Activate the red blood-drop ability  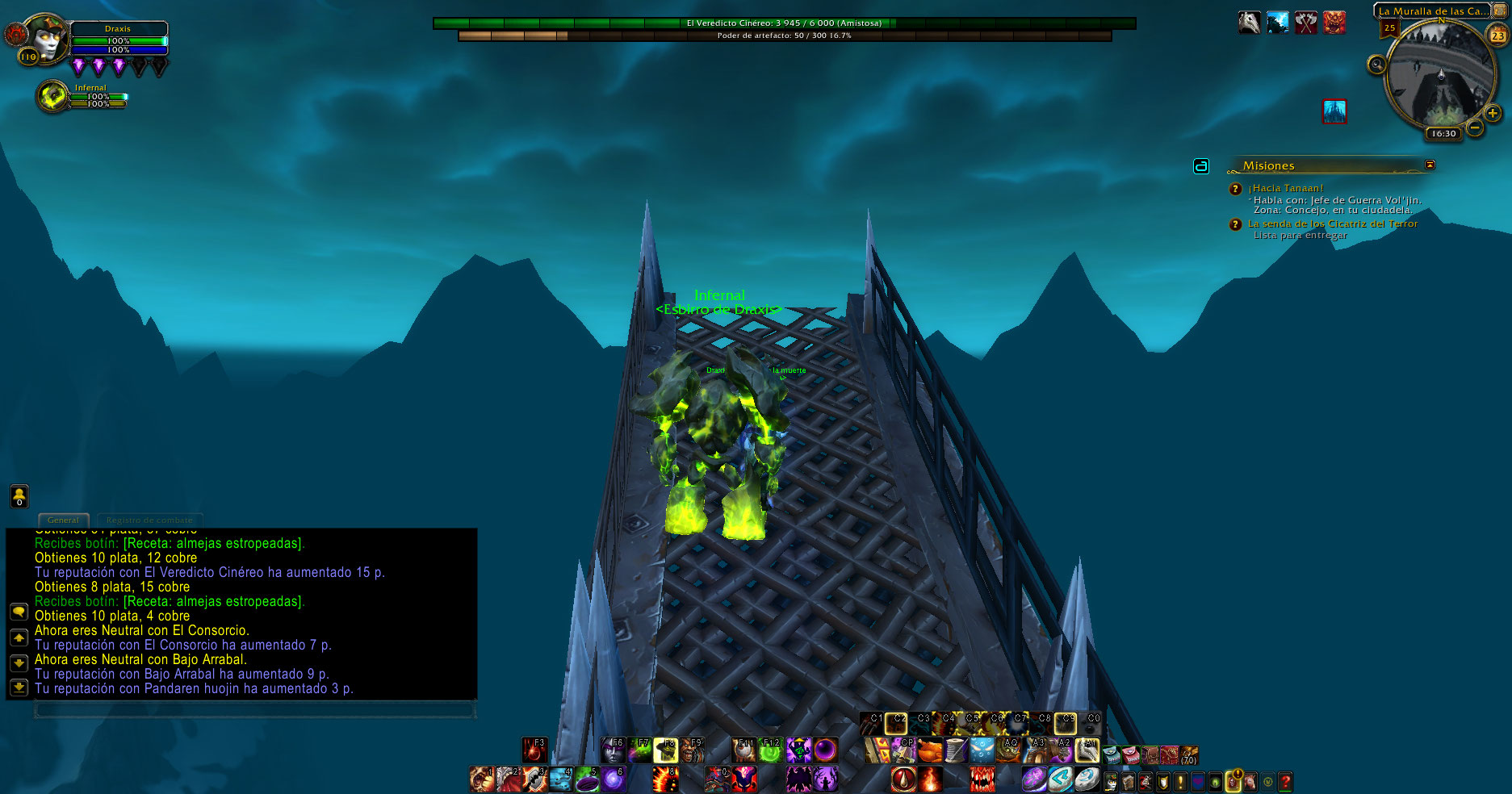click(533, 750)
